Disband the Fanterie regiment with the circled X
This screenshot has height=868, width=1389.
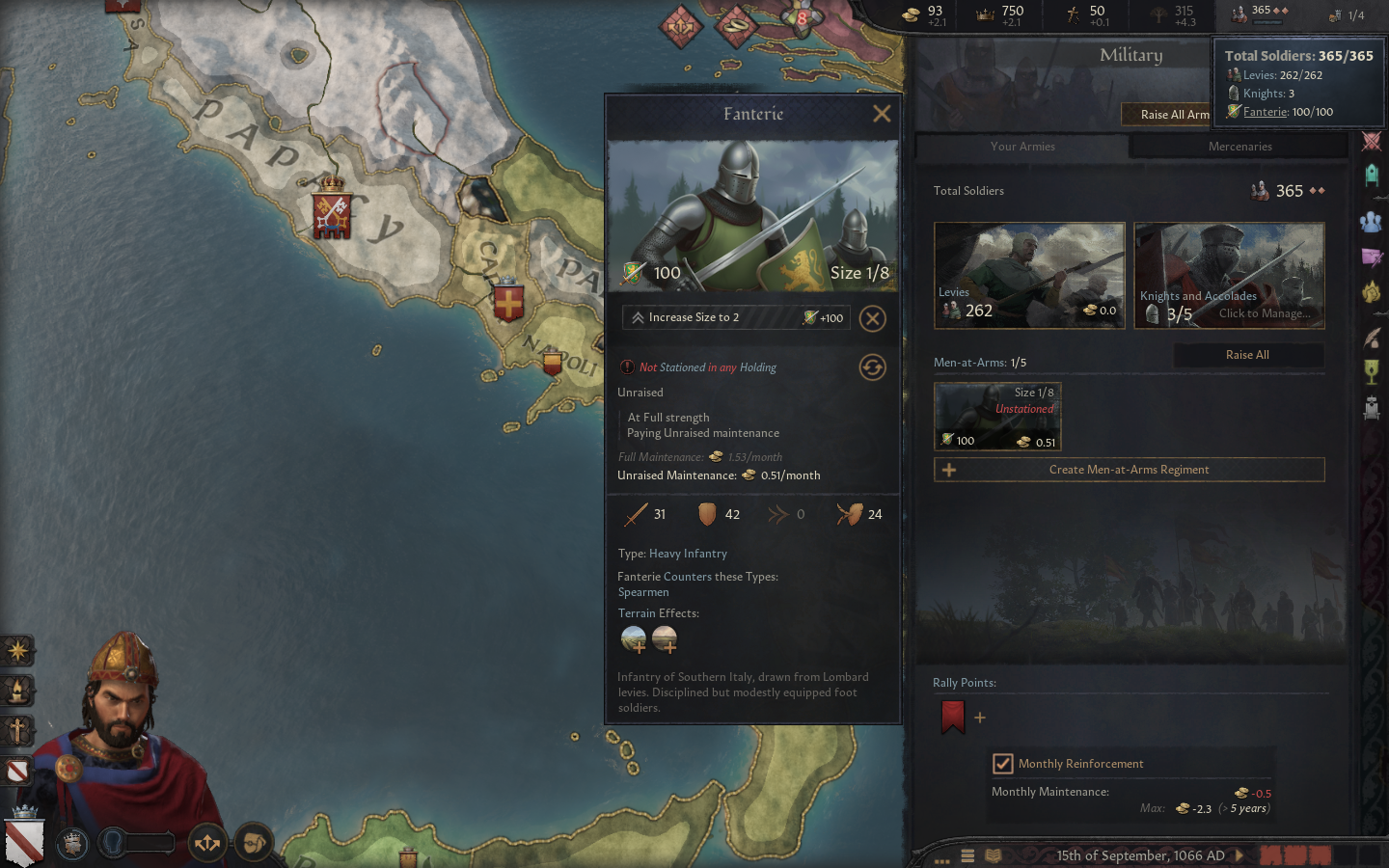(872, 318)
